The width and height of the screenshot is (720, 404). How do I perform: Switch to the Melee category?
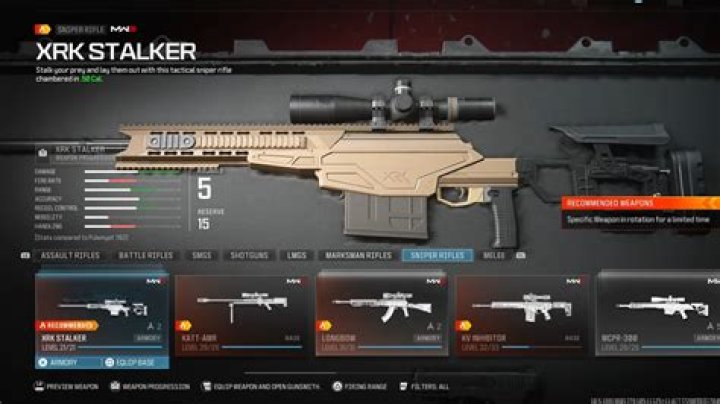(494, 256)
